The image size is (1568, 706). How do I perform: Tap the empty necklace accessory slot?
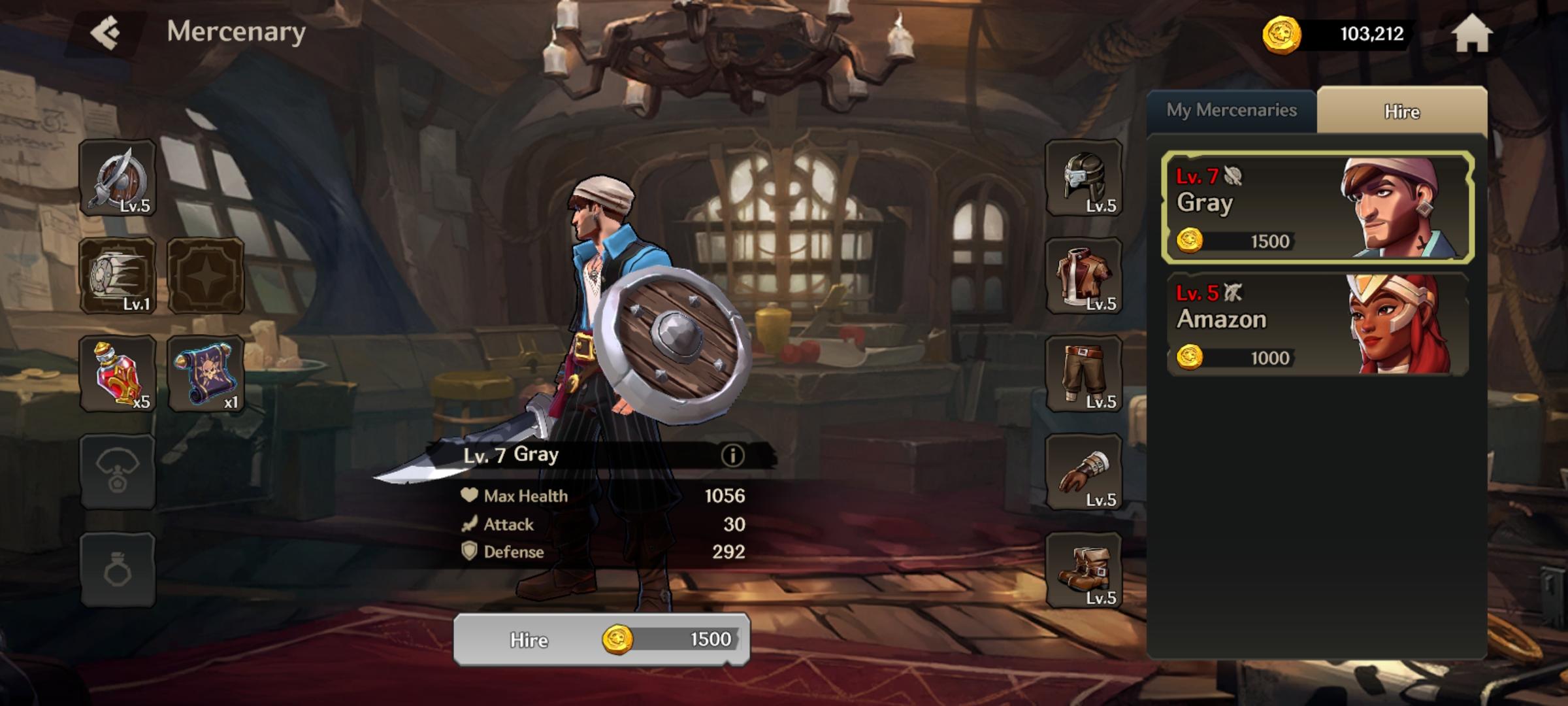[x=118, y=472]
